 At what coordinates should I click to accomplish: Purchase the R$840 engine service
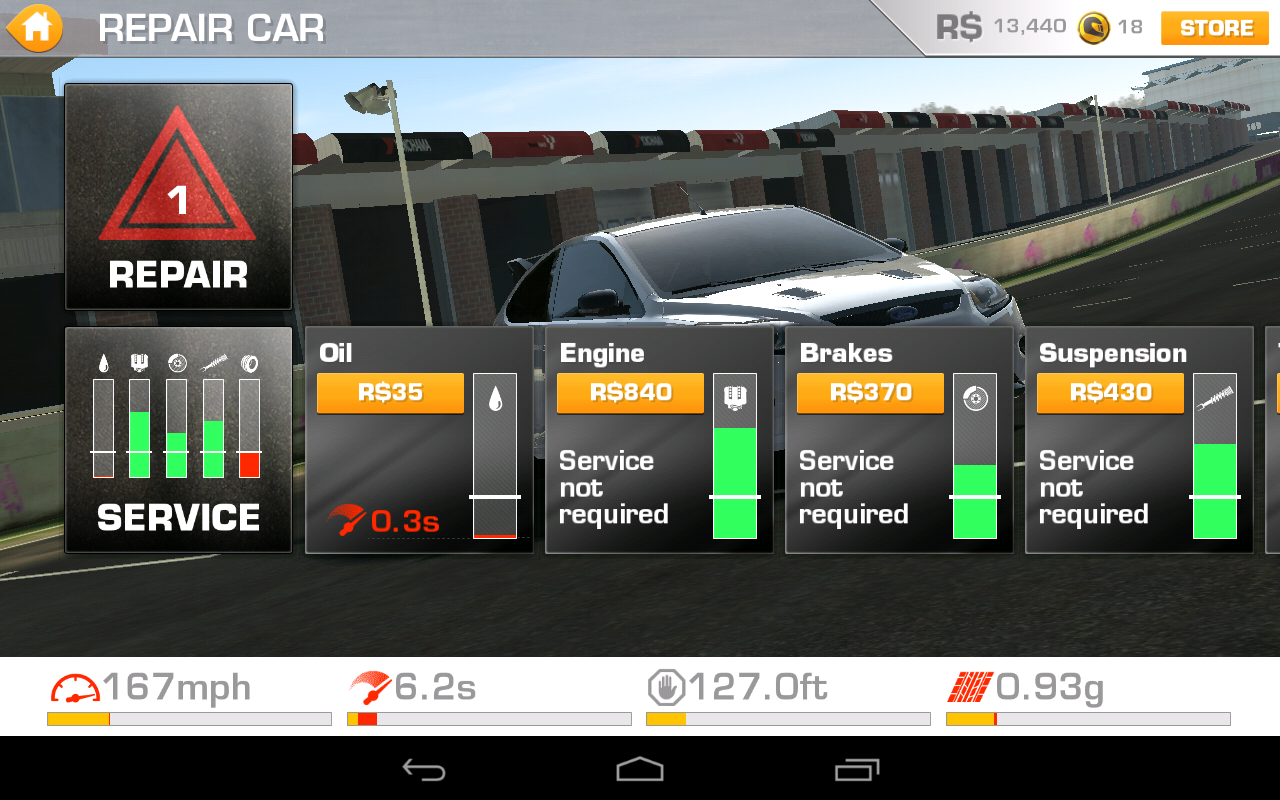click(629, 393)
